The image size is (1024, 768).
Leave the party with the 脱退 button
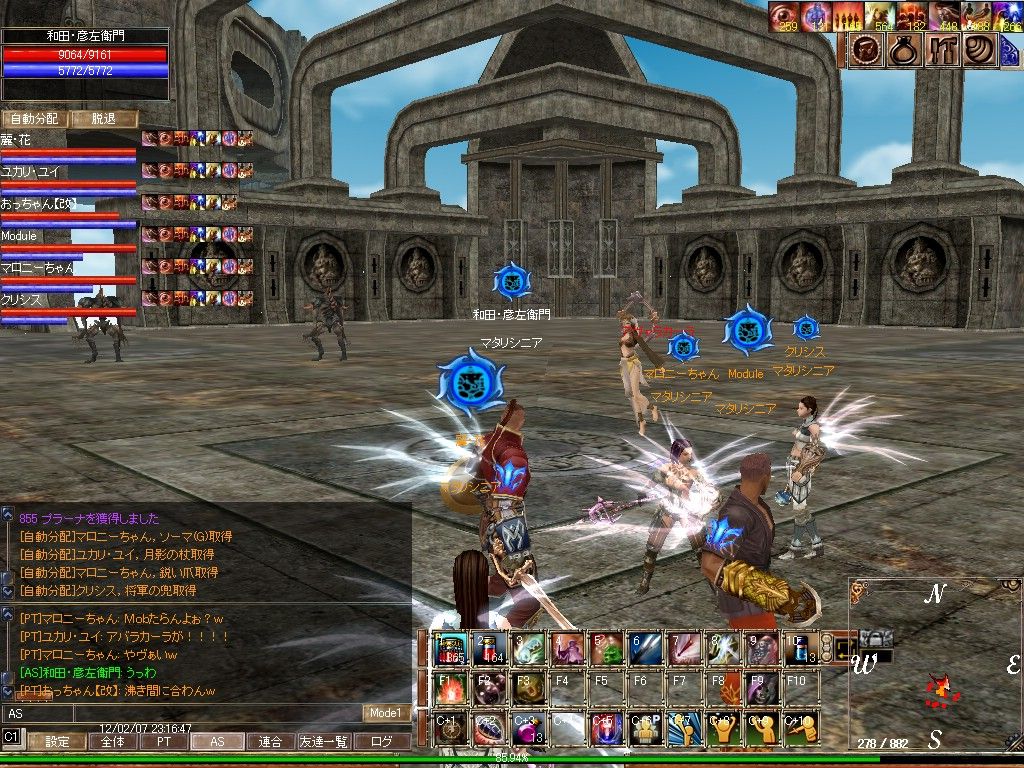click(104, 119)
